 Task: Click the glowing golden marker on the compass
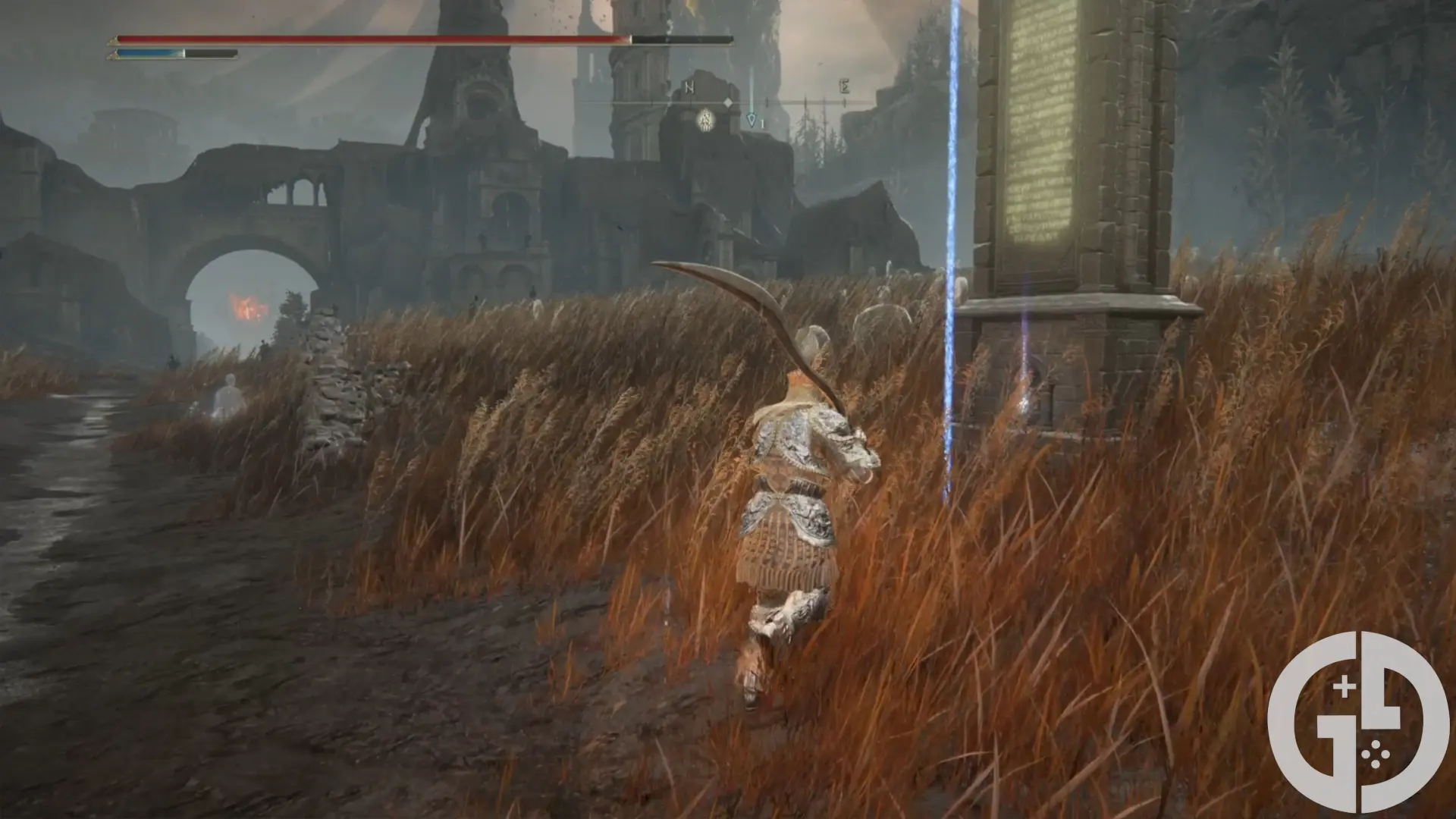point(706,118)
